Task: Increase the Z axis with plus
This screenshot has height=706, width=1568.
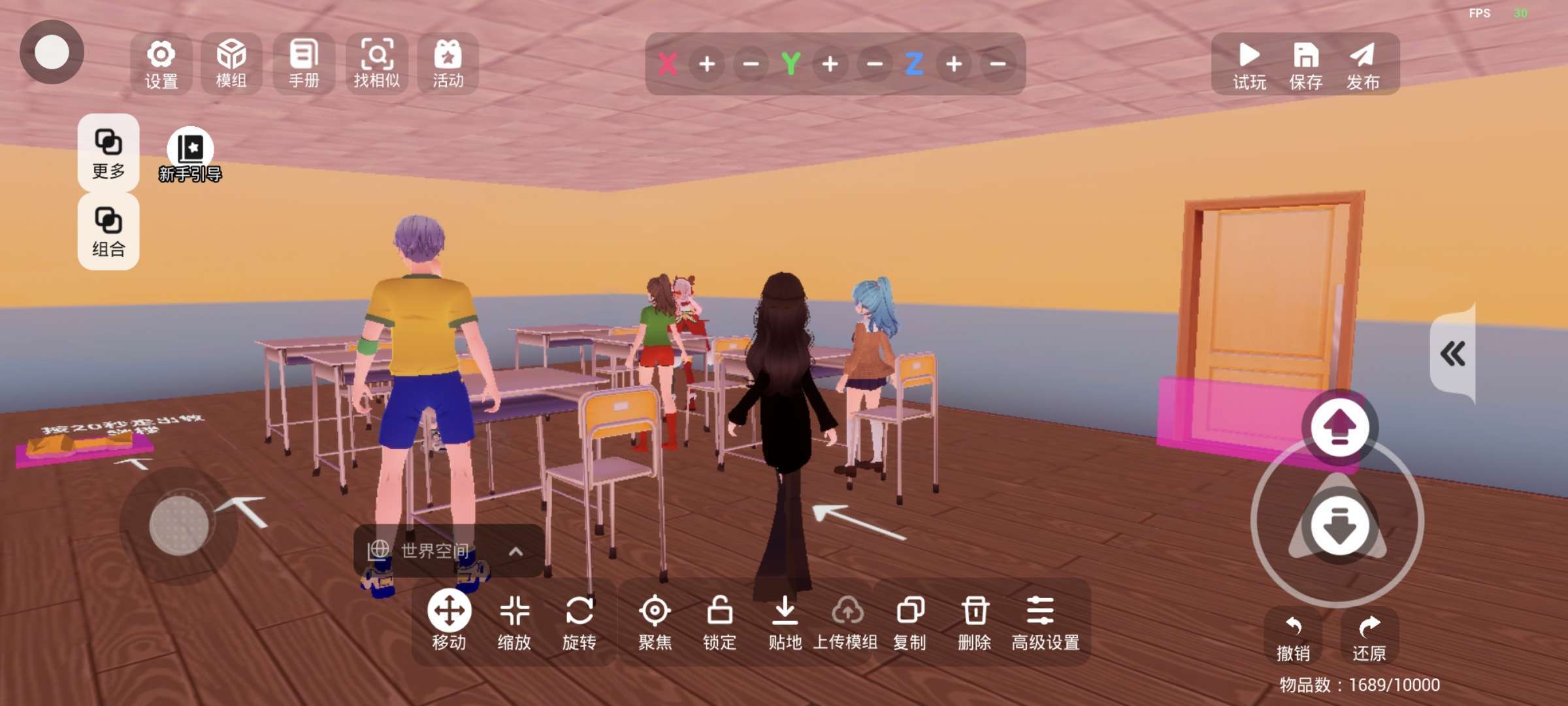Action: (x=954, y=64)
